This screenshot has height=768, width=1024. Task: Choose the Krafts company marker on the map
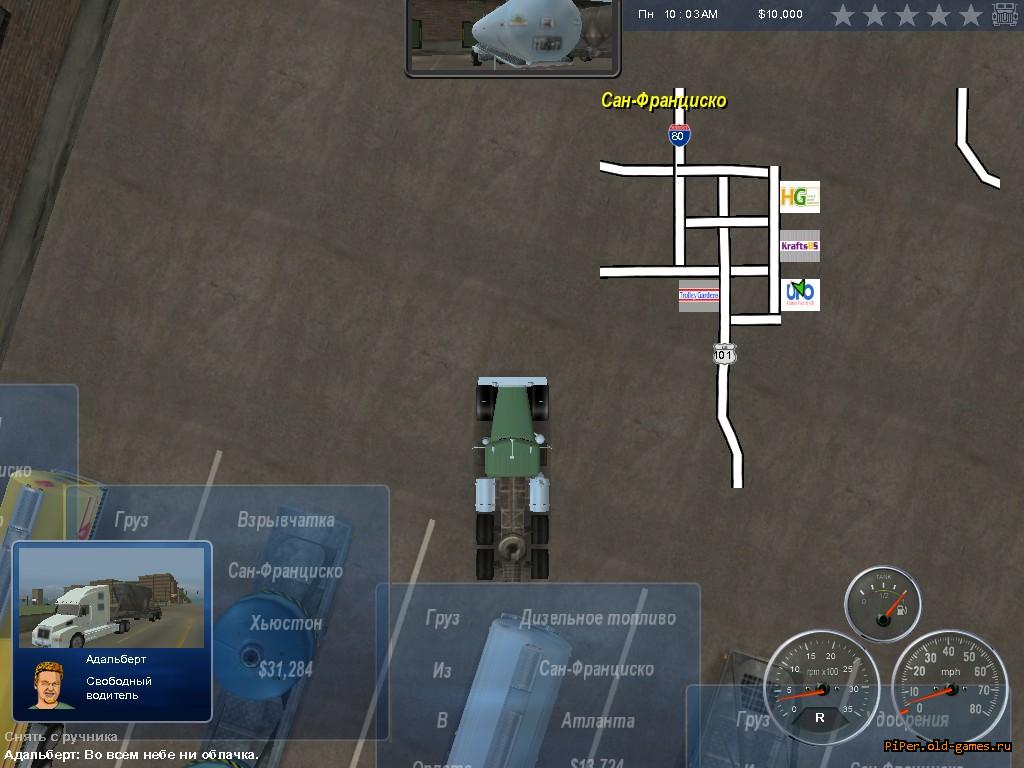point(799,246)
